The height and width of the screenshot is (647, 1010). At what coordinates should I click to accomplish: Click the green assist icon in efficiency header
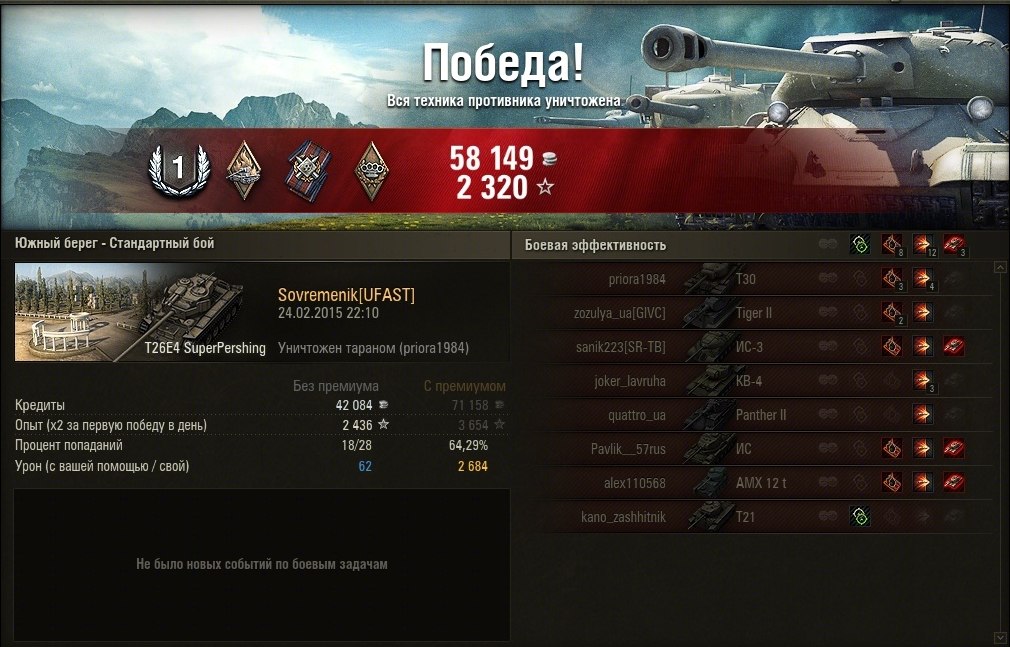point(858,245)
